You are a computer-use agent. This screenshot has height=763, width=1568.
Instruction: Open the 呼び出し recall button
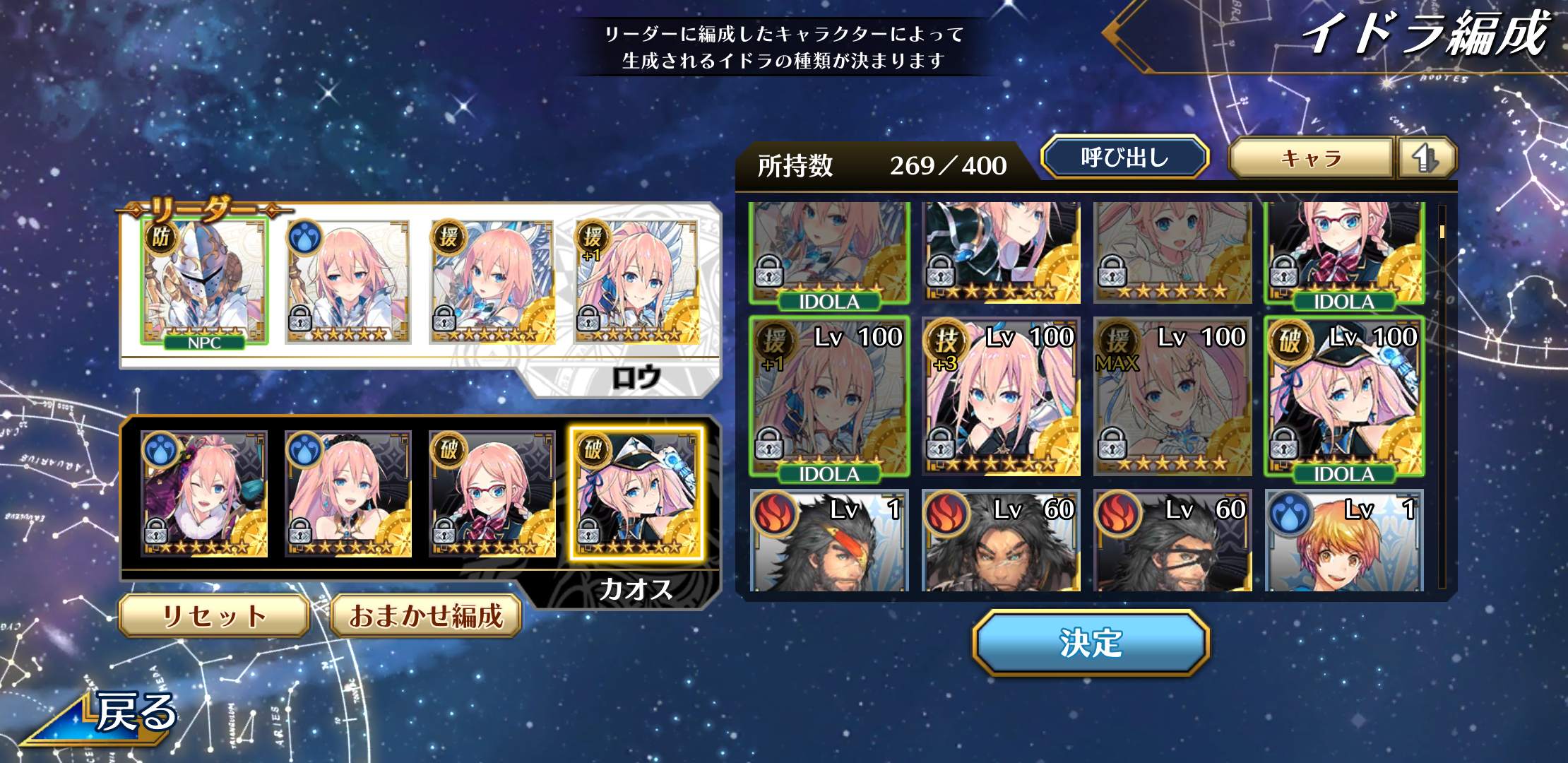pos(1124,157)
